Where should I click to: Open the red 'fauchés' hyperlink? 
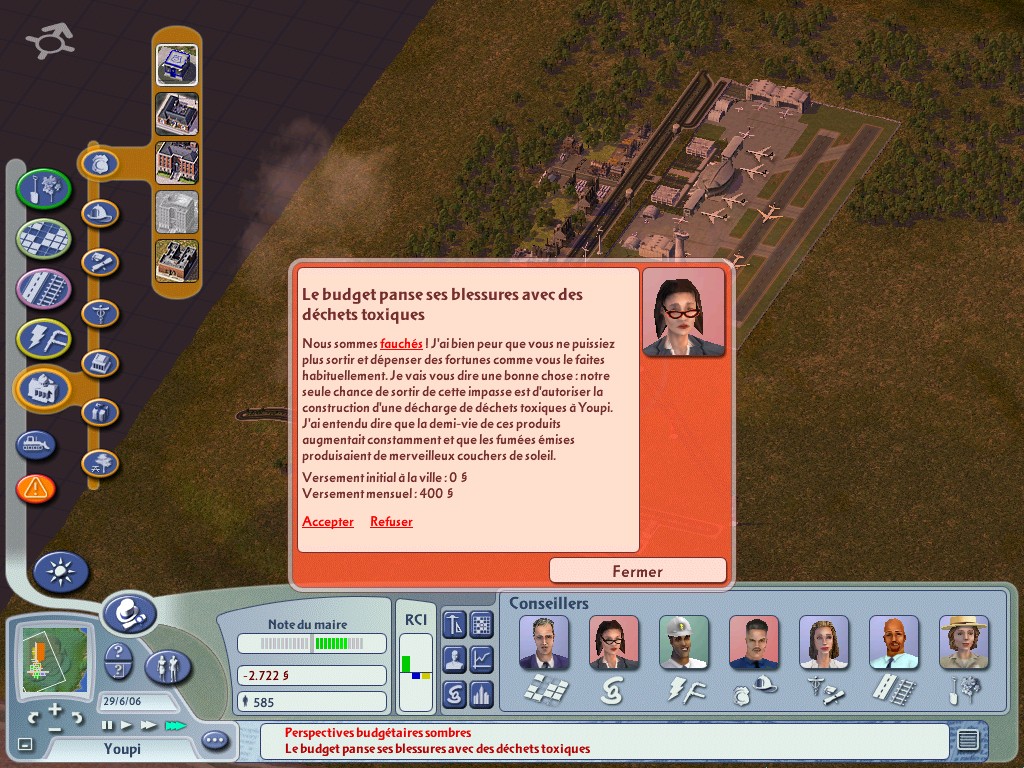click(x=401, y=344)
